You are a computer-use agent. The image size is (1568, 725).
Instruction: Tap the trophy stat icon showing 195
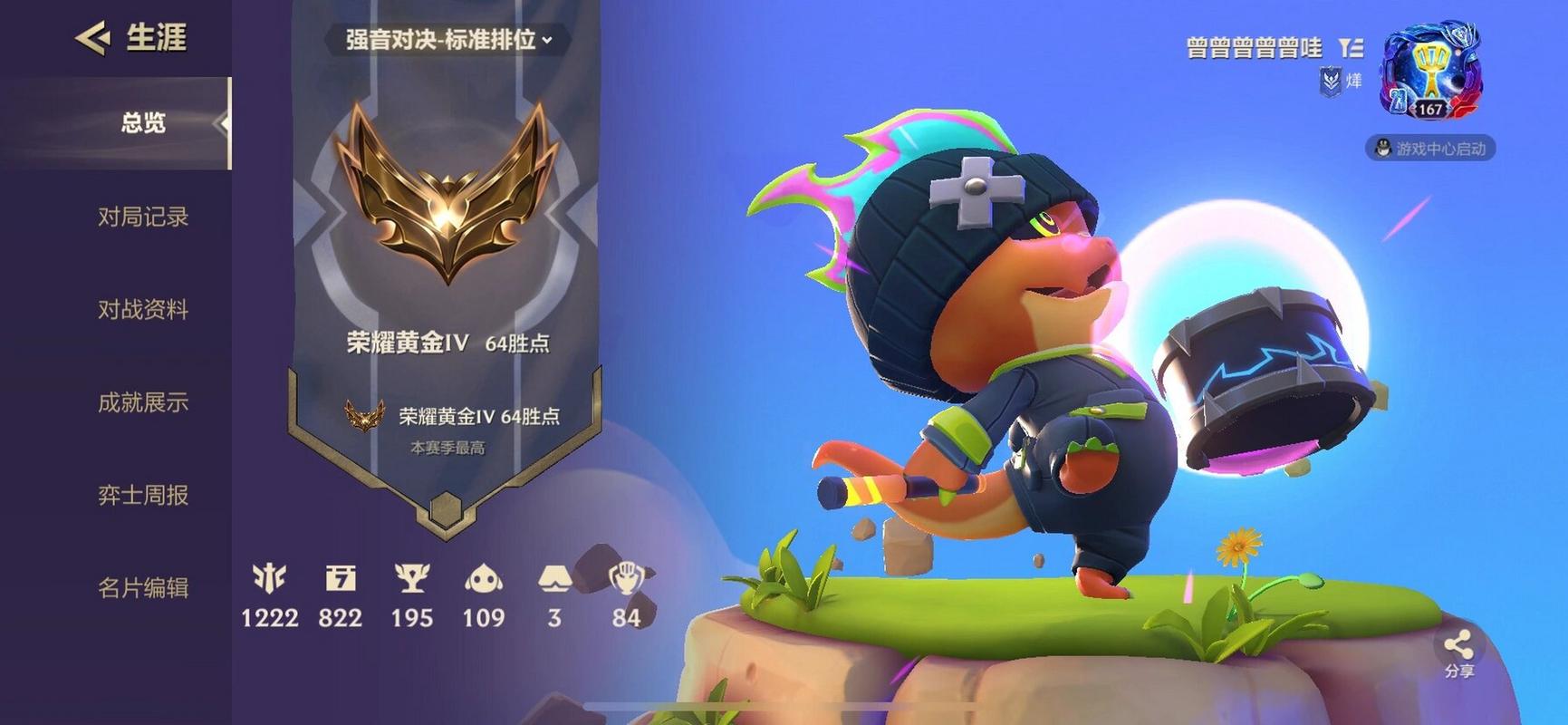(x=411, y=578)
